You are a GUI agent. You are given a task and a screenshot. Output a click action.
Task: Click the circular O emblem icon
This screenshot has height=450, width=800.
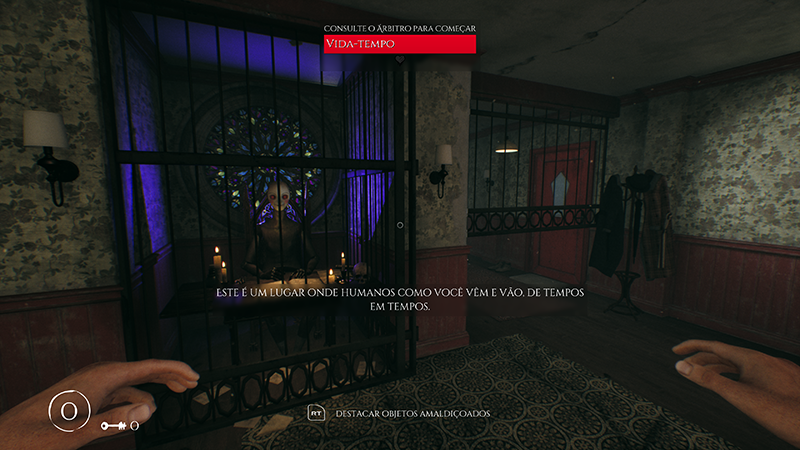[x=69, y=412]
